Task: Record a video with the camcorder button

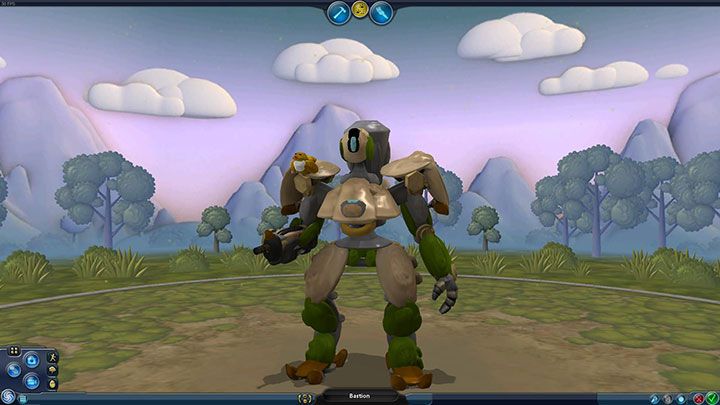Action: click(32, 383)
